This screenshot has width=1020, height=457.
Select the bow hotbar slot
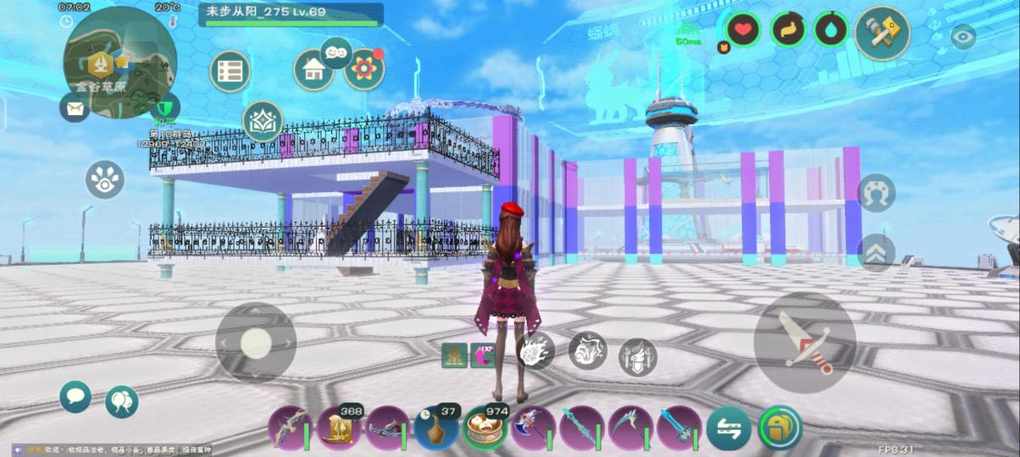click(x=289, y=428)
